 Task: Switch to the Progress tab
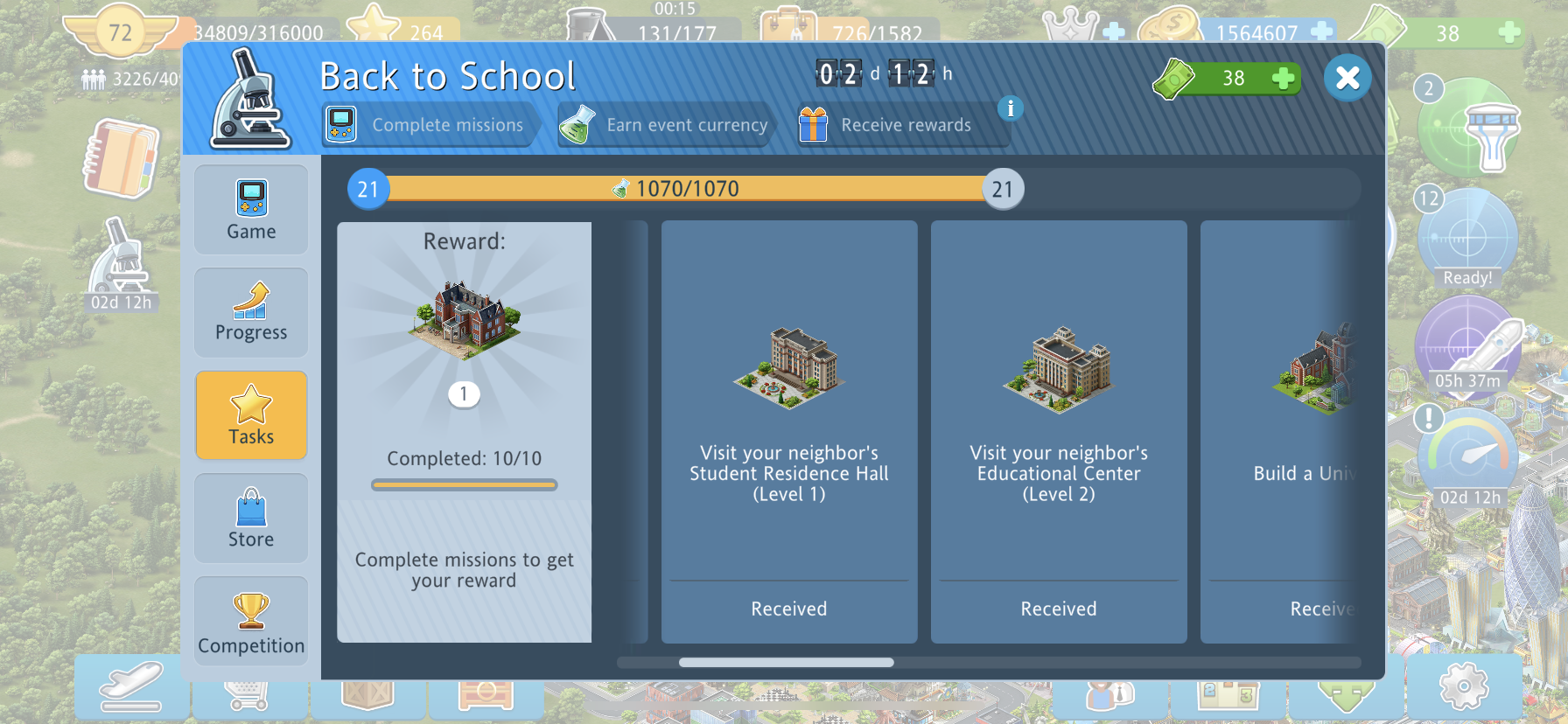point(251,312)
